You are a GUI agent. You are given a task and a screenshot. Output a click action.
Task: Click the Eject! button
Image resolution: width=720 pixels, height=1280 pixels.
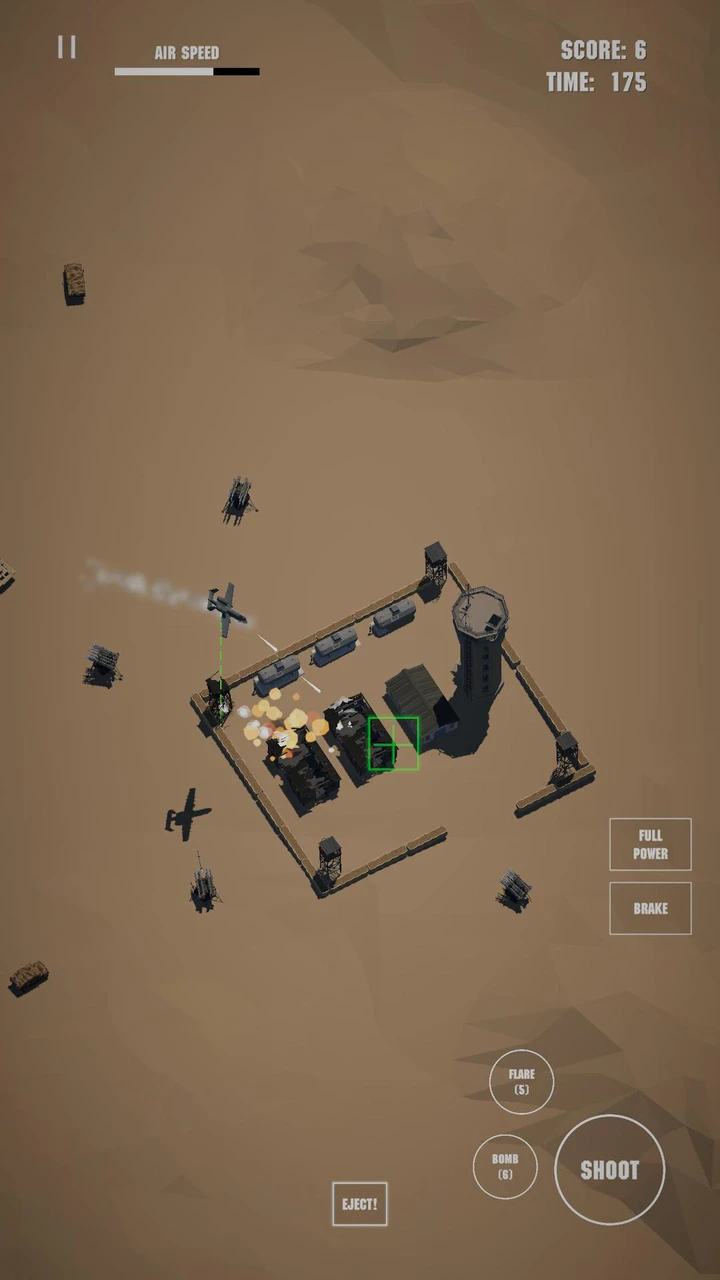tap(359, 1204)
